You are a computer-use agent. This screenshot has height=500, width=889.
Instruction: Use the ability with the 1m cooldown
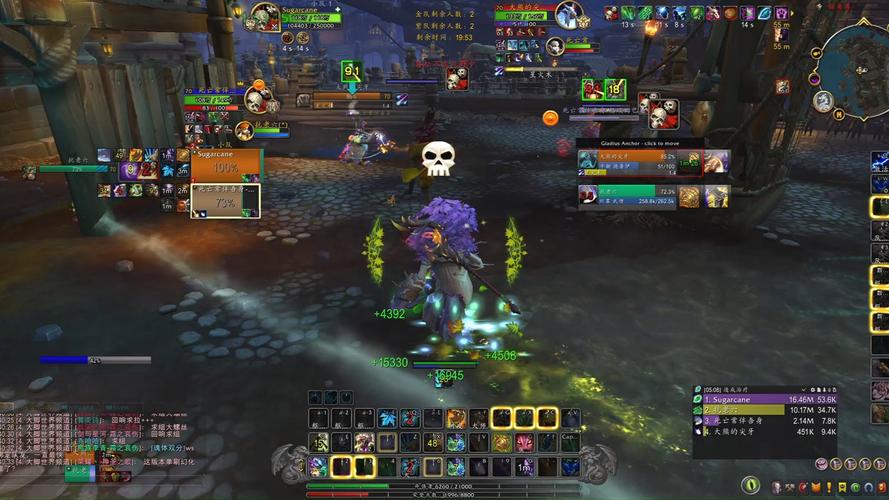(525, 466)
